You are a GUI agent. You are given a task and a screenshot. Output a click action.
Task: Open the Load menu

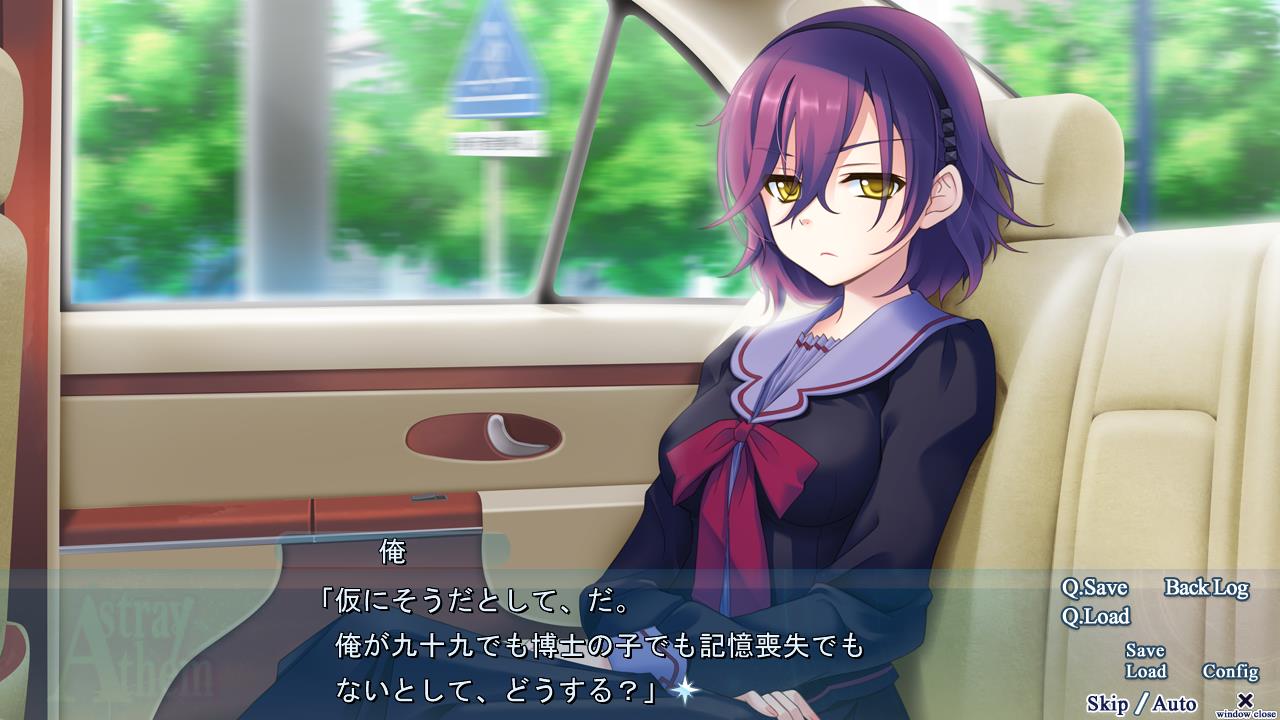tap(1145, 672)
